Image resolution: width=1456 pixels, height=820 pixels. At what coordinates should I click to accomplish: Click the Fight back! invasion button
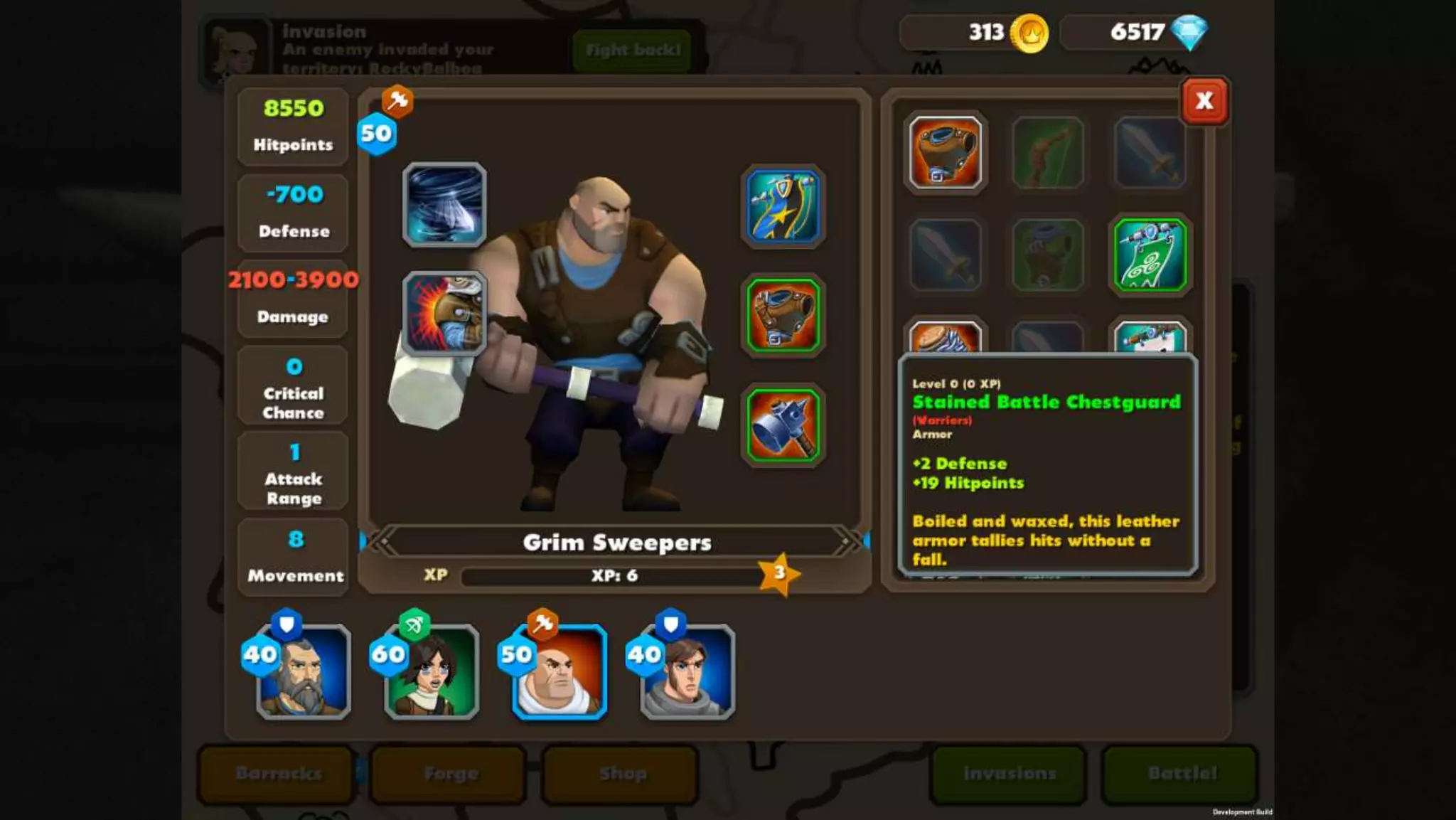pos(632,50)
